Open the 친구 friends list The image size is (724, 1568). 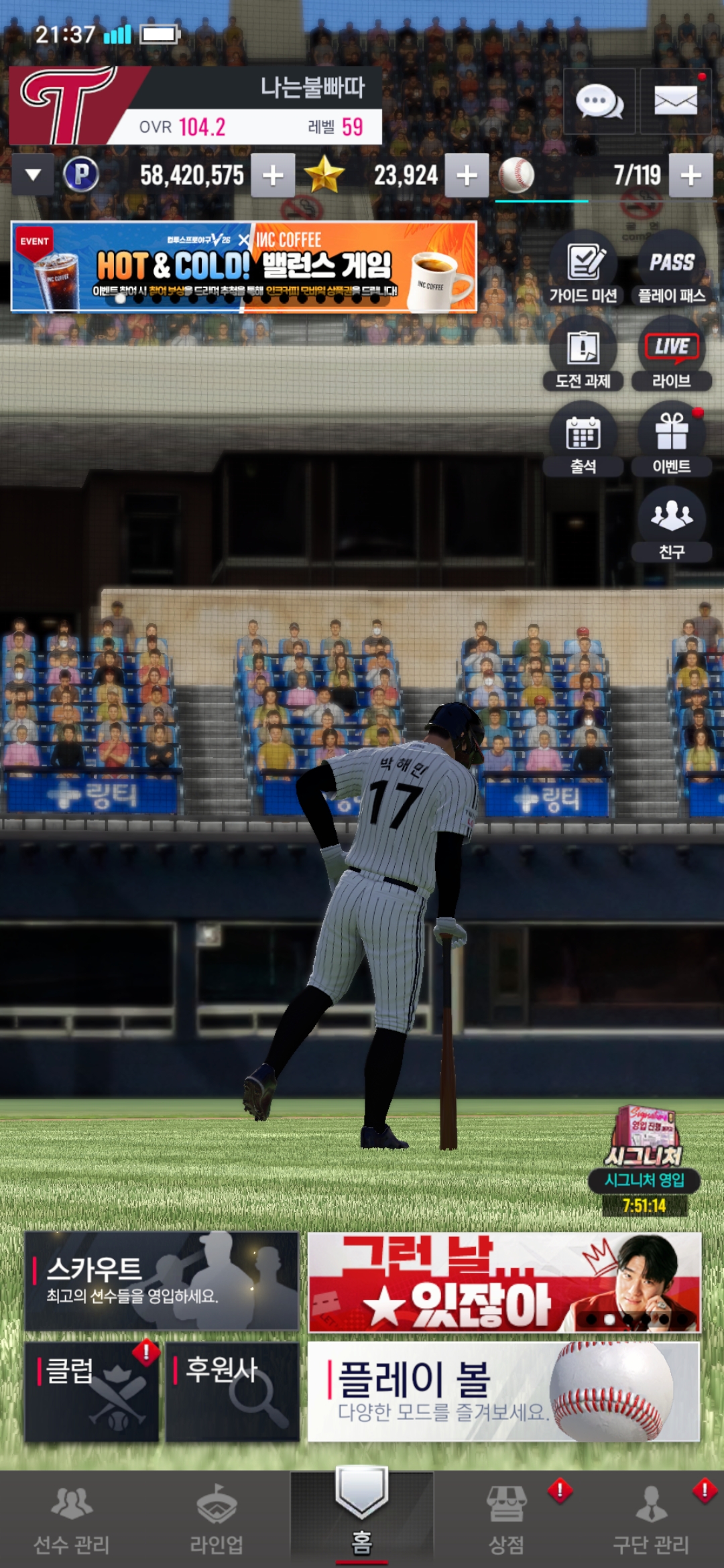[671, 525]
